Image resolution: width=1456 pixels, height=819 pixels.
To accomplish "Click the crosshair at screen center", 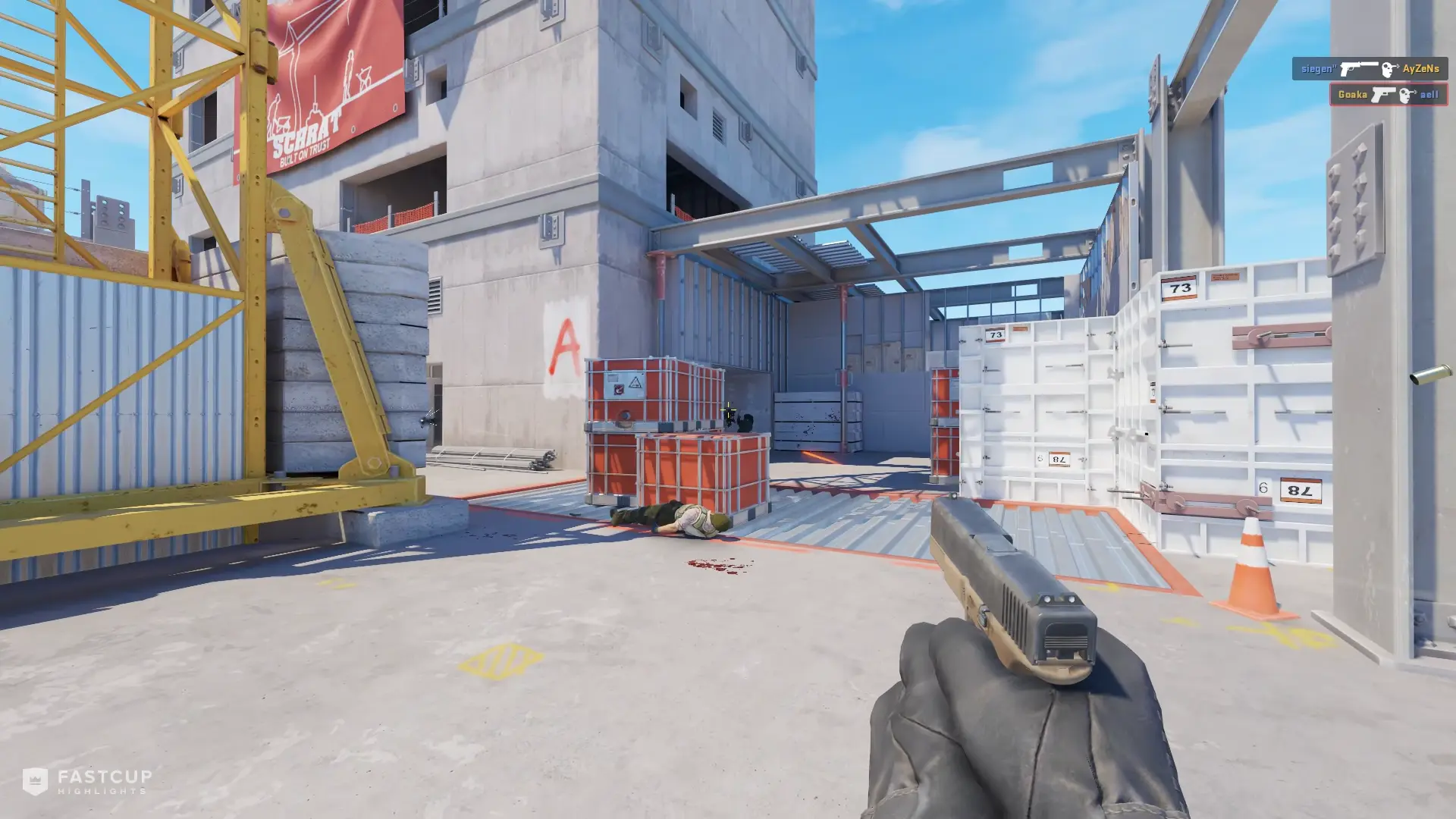I will 728,409.
